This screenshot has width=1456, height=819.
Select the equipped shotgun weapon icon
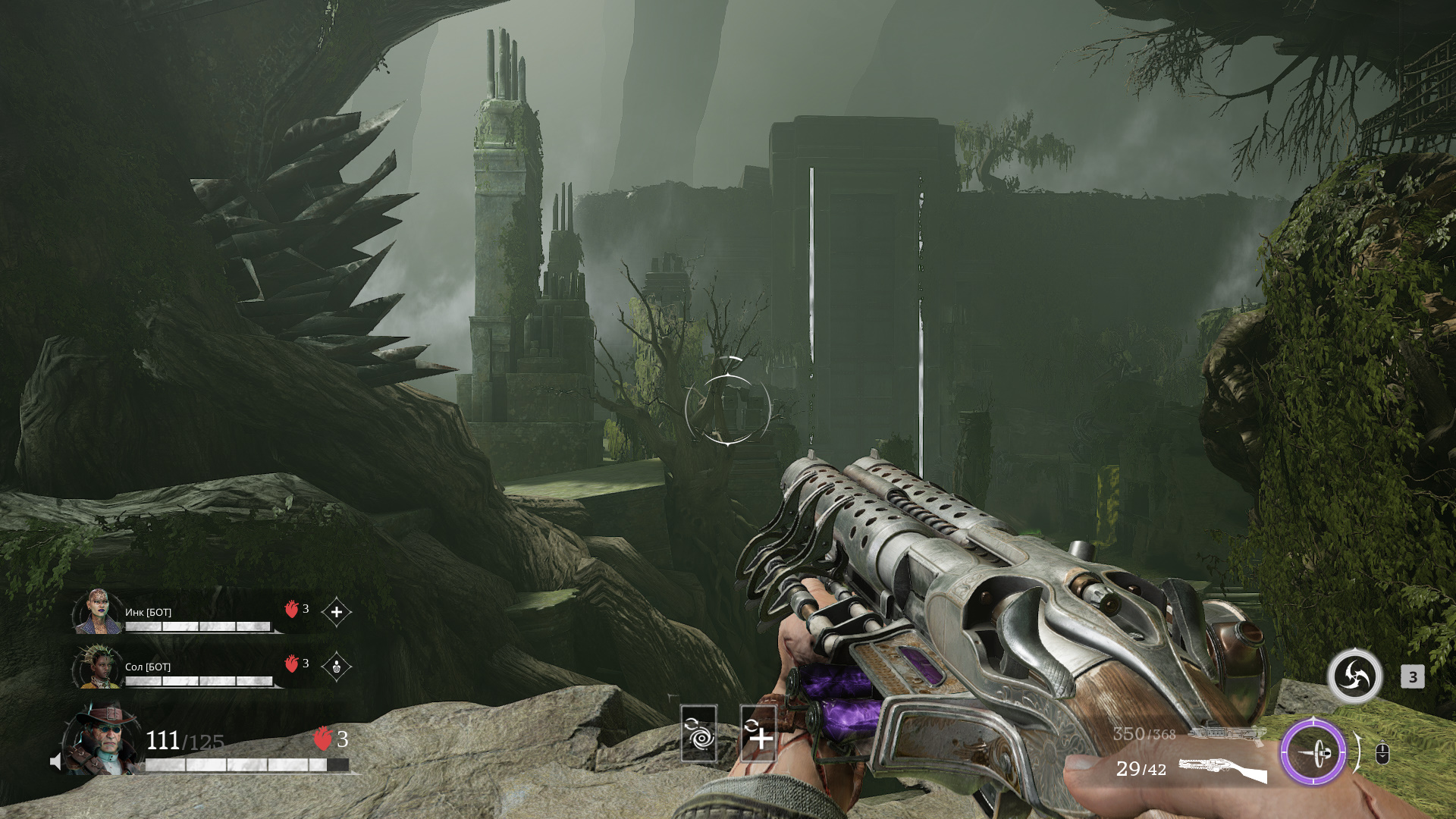(x=1222, y=769)
